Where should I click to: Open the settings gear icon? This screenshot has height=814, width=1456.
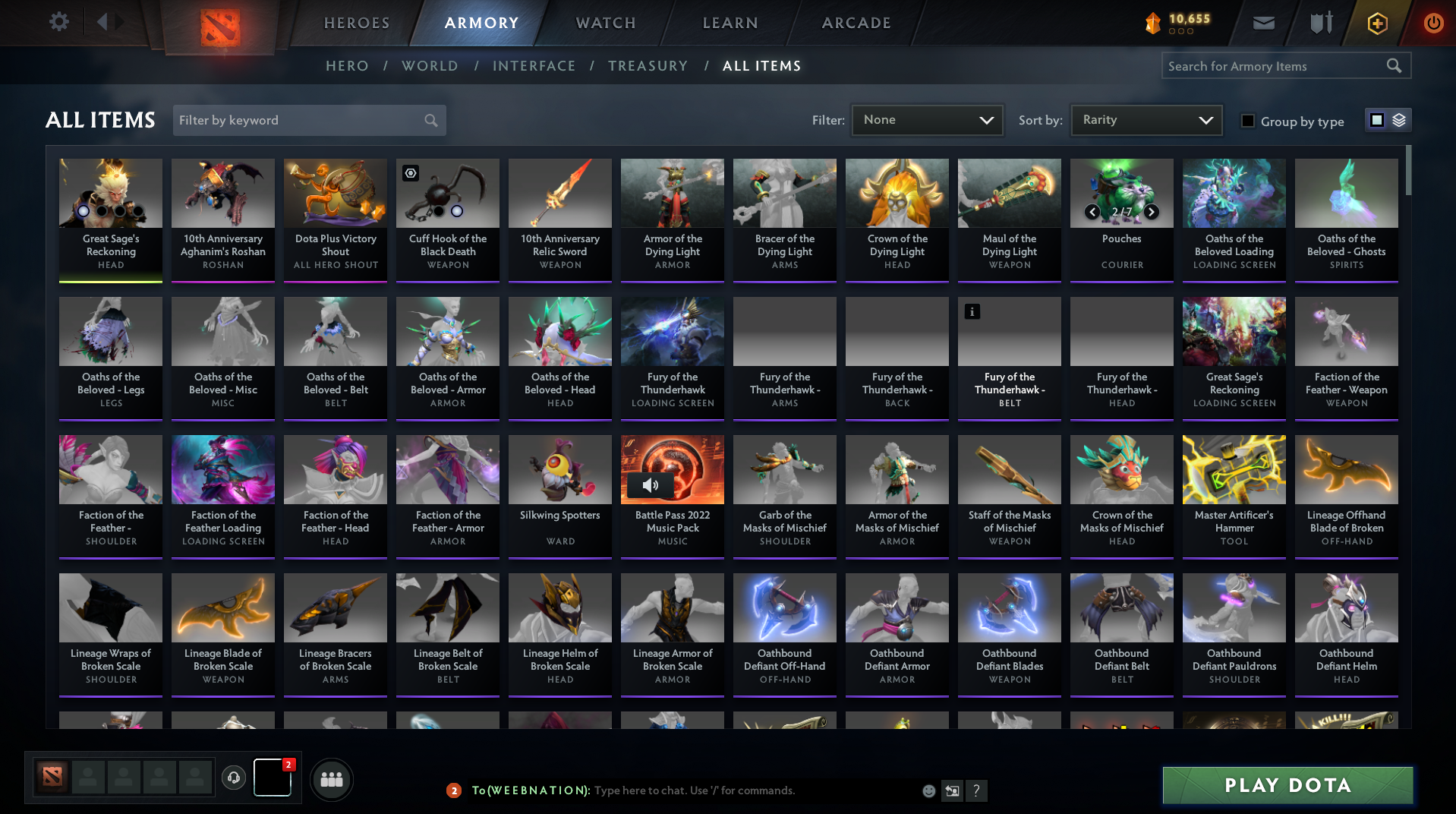point(58,22)
